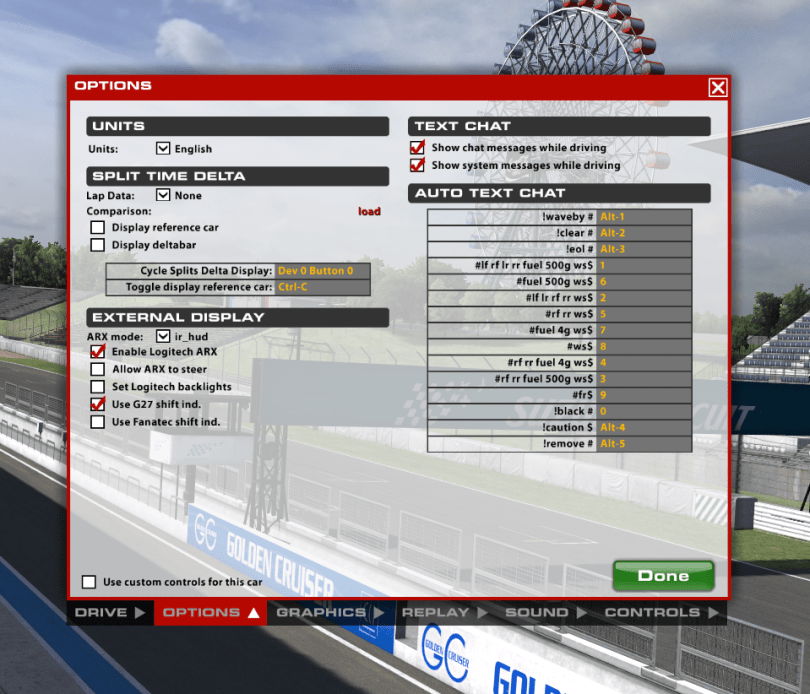Go to the Replay tab
Screen dimensions: 810x694
click(x=441, y=612)
